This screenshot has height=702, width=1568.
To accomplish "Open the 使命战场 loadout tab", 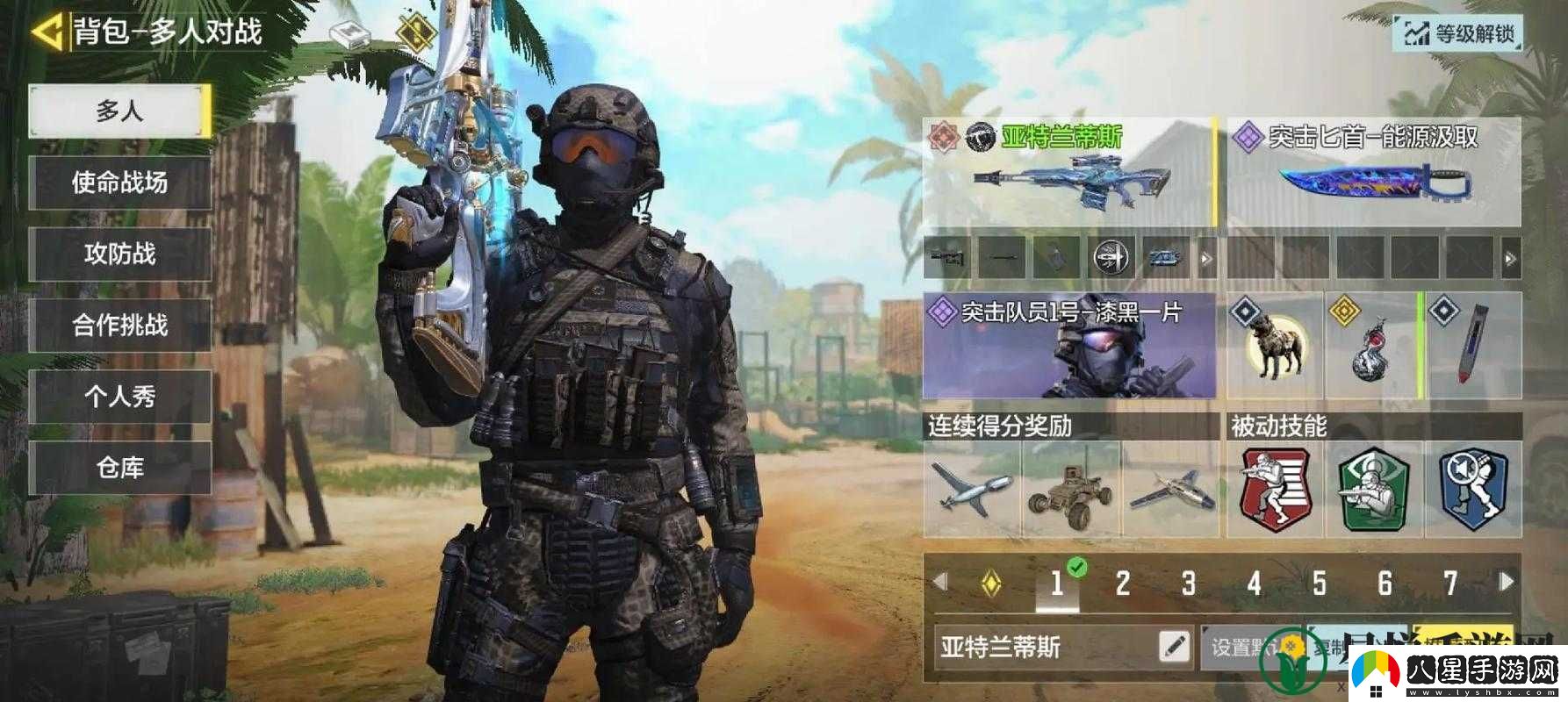I will [119, 183].
